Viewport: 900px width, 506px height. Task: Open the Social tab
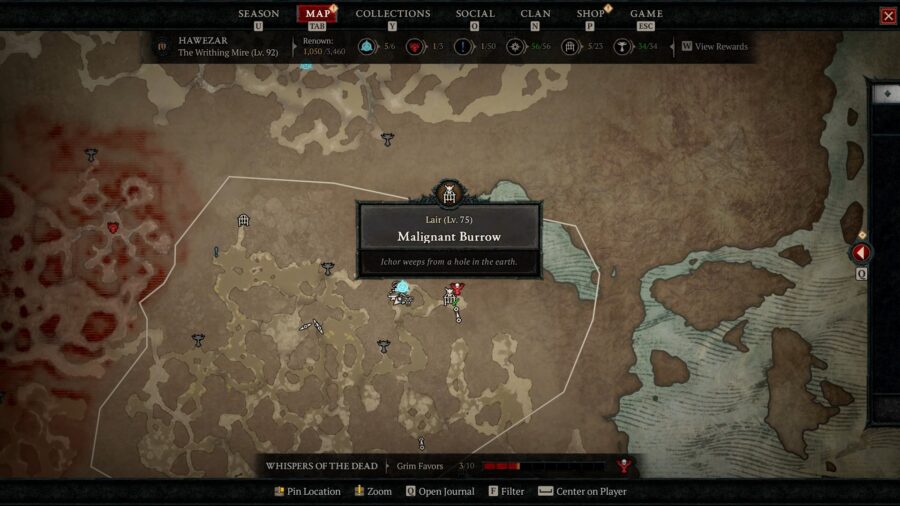[x=475, y=14]
